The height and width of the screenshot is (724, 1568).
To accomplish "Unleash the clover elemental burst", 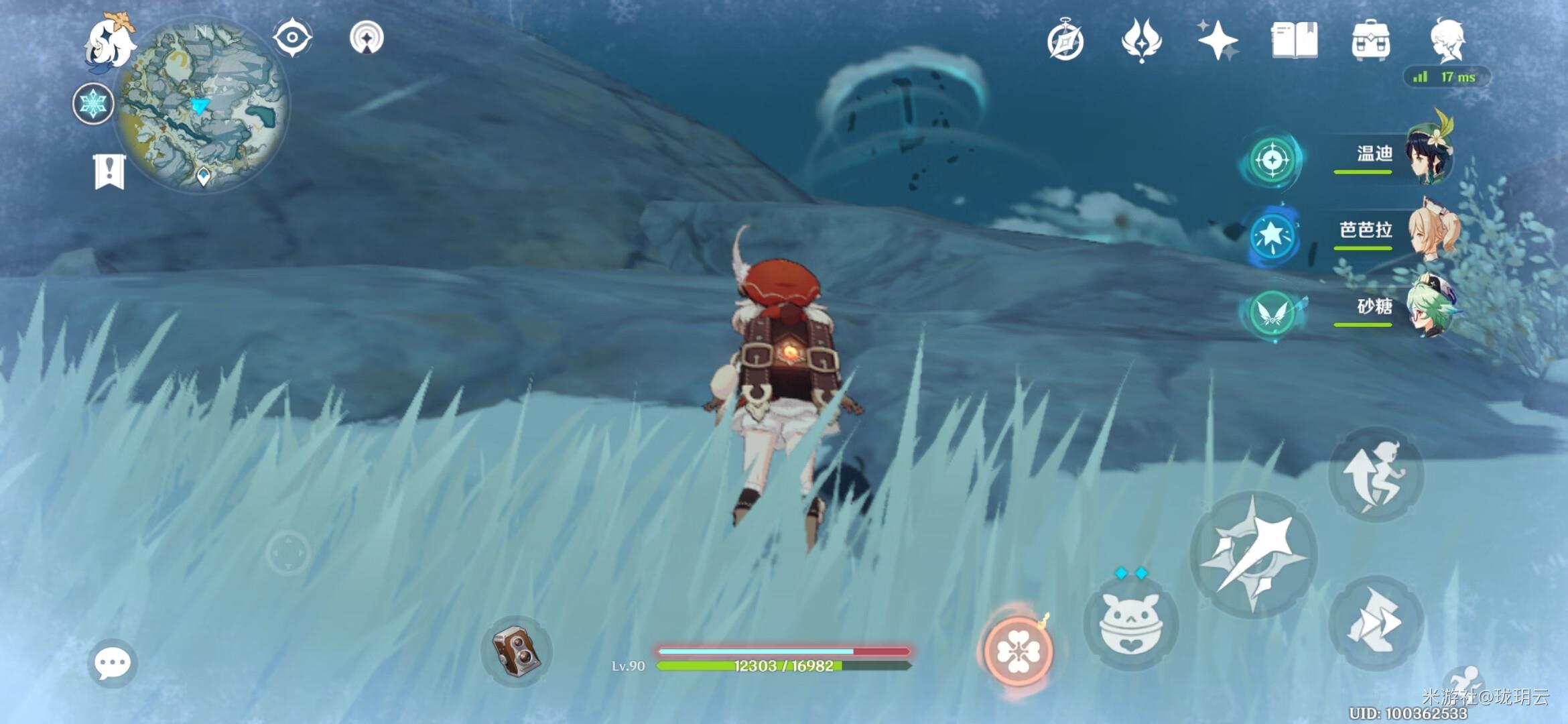I will click(1017, 650).
